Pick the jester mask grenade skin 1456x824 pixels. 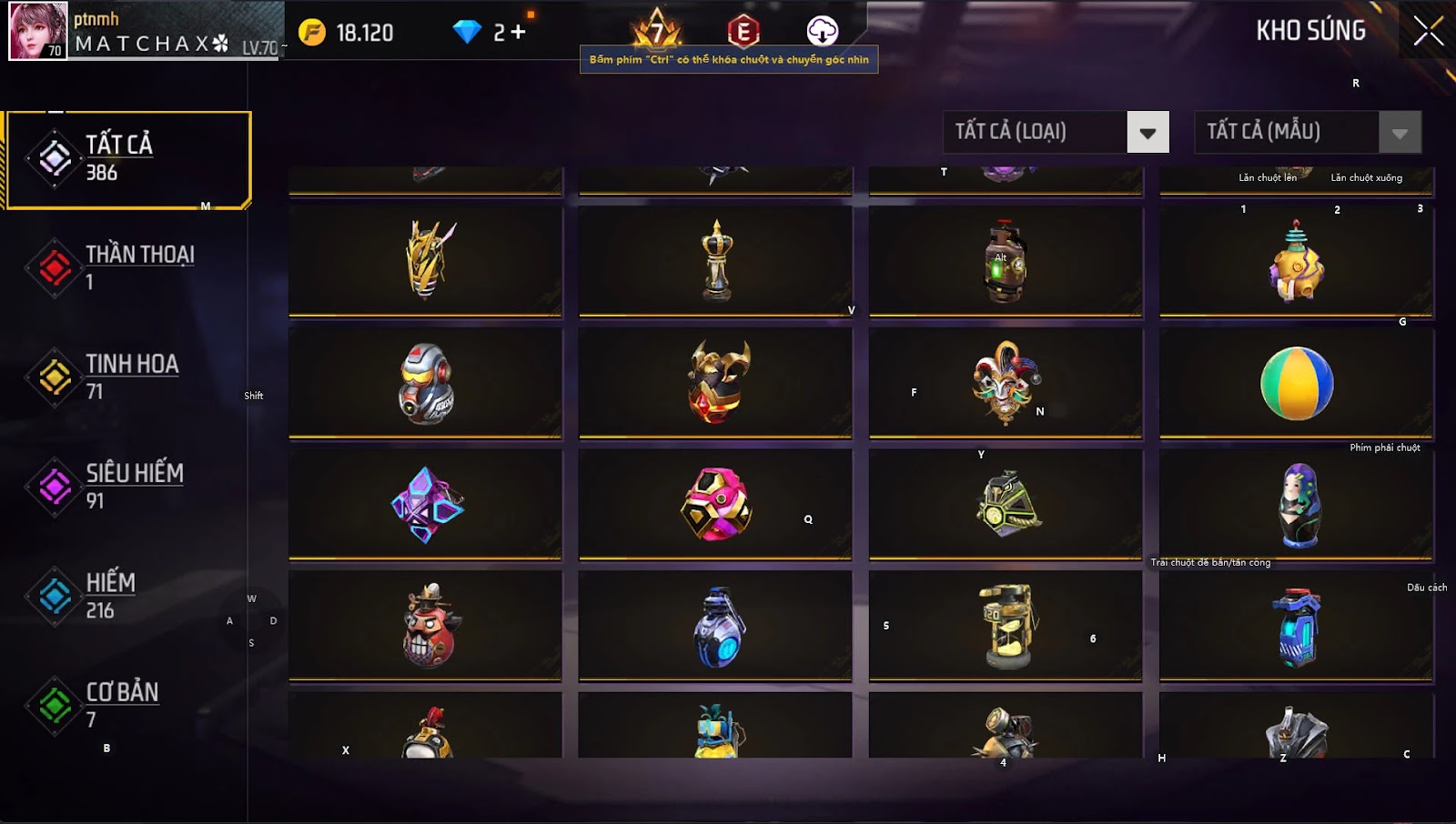tap(1006, 383)
